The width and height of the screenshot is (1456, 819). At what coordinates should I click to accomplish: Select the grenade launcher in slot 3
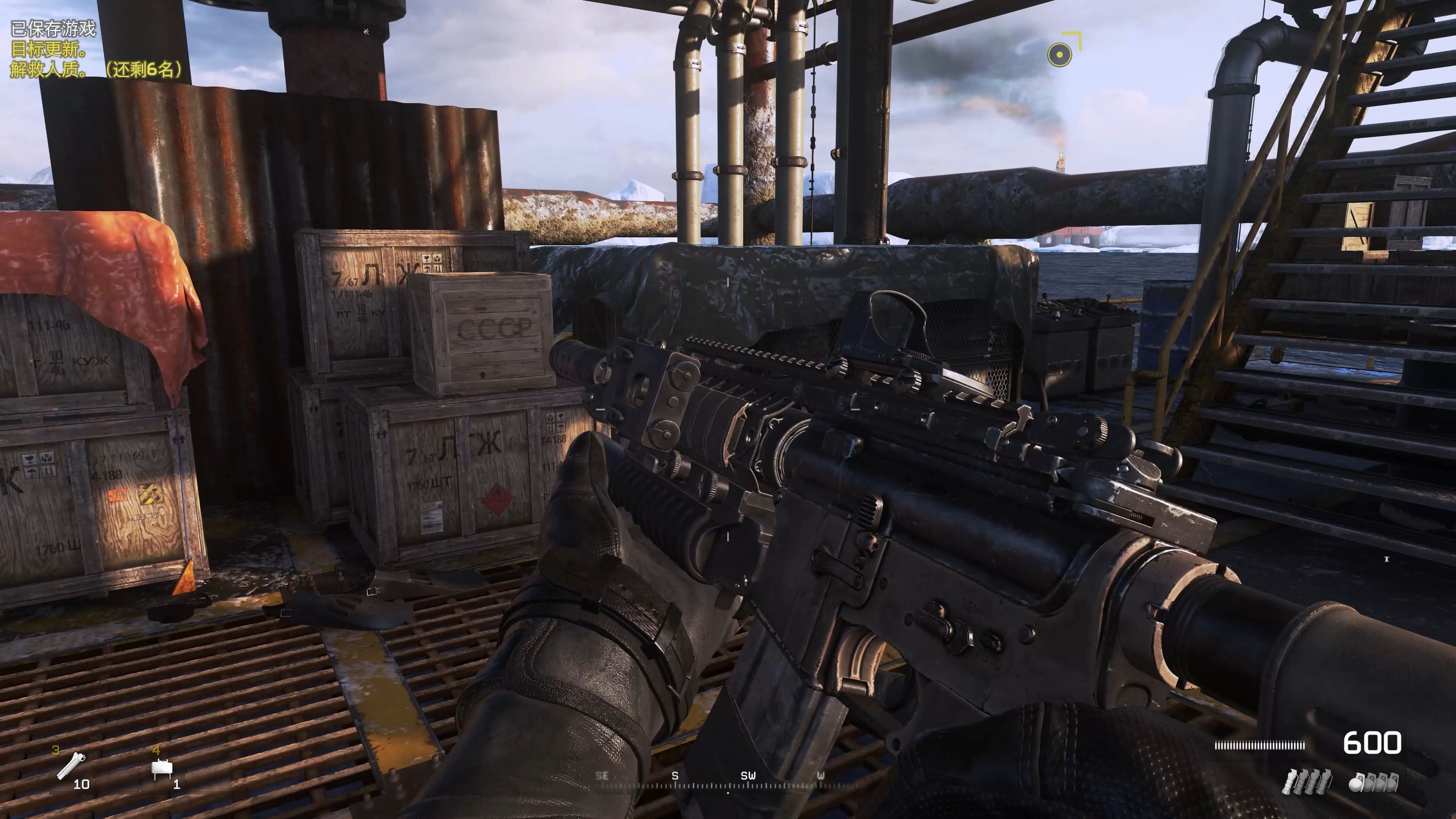pos(71,767)
